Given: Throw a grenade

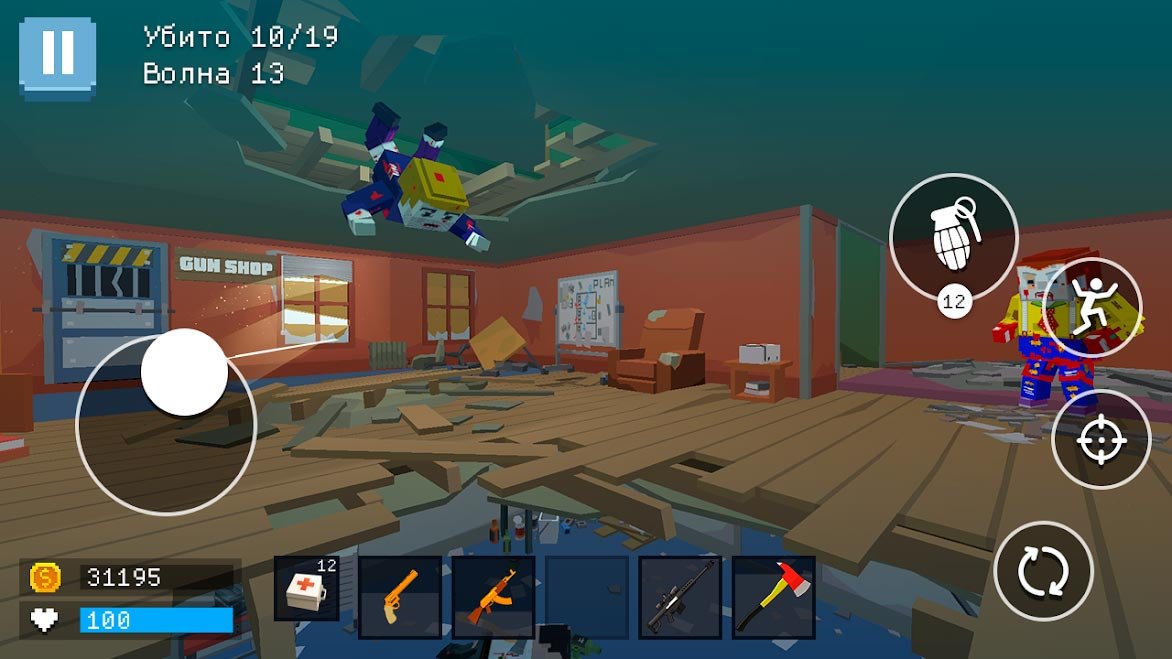Looking at the screenshot, I should (953, 237).
